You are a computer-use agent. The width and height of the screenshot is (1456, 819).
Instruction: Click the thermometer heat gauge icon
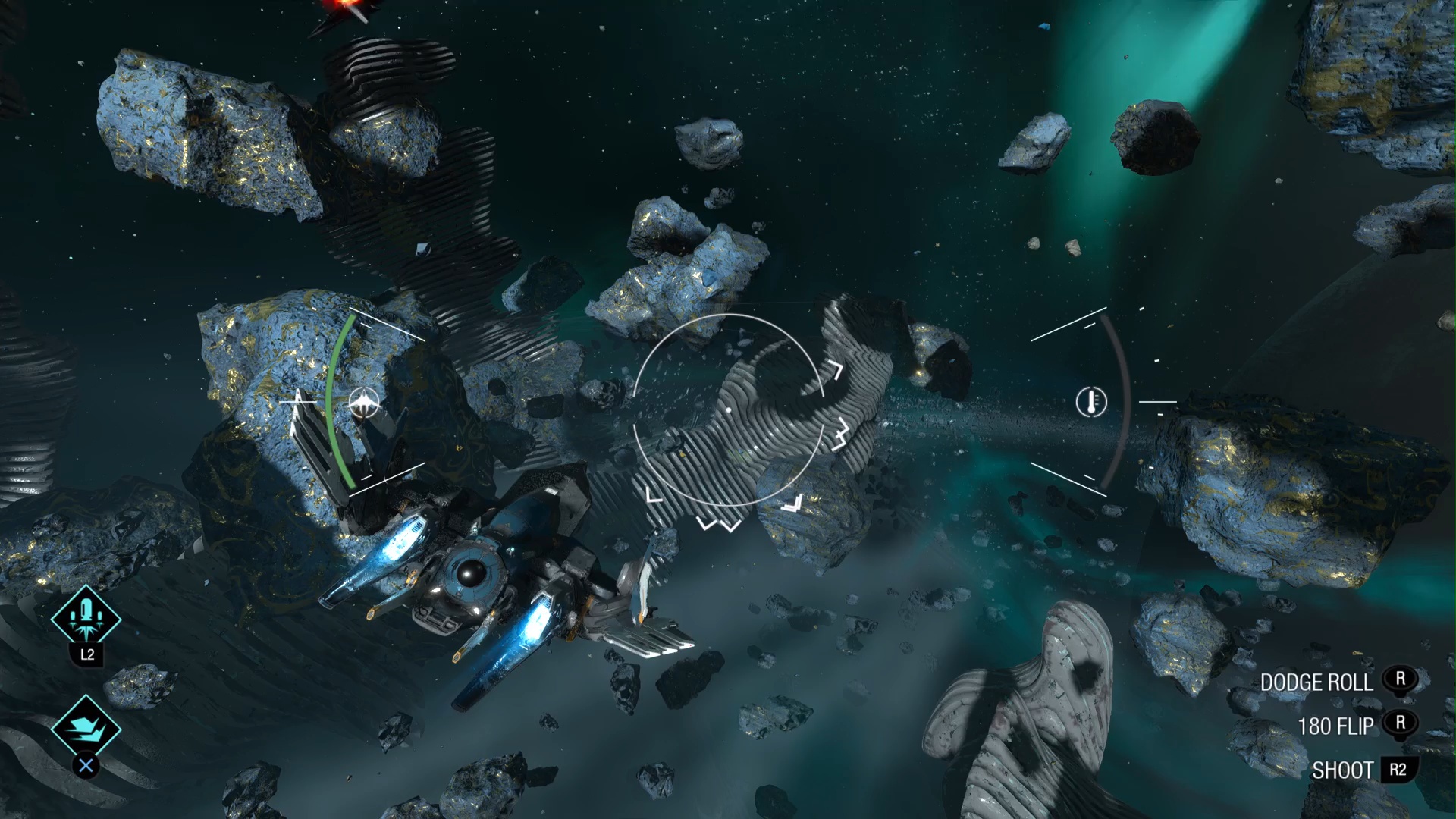(x=1091, y=401)
